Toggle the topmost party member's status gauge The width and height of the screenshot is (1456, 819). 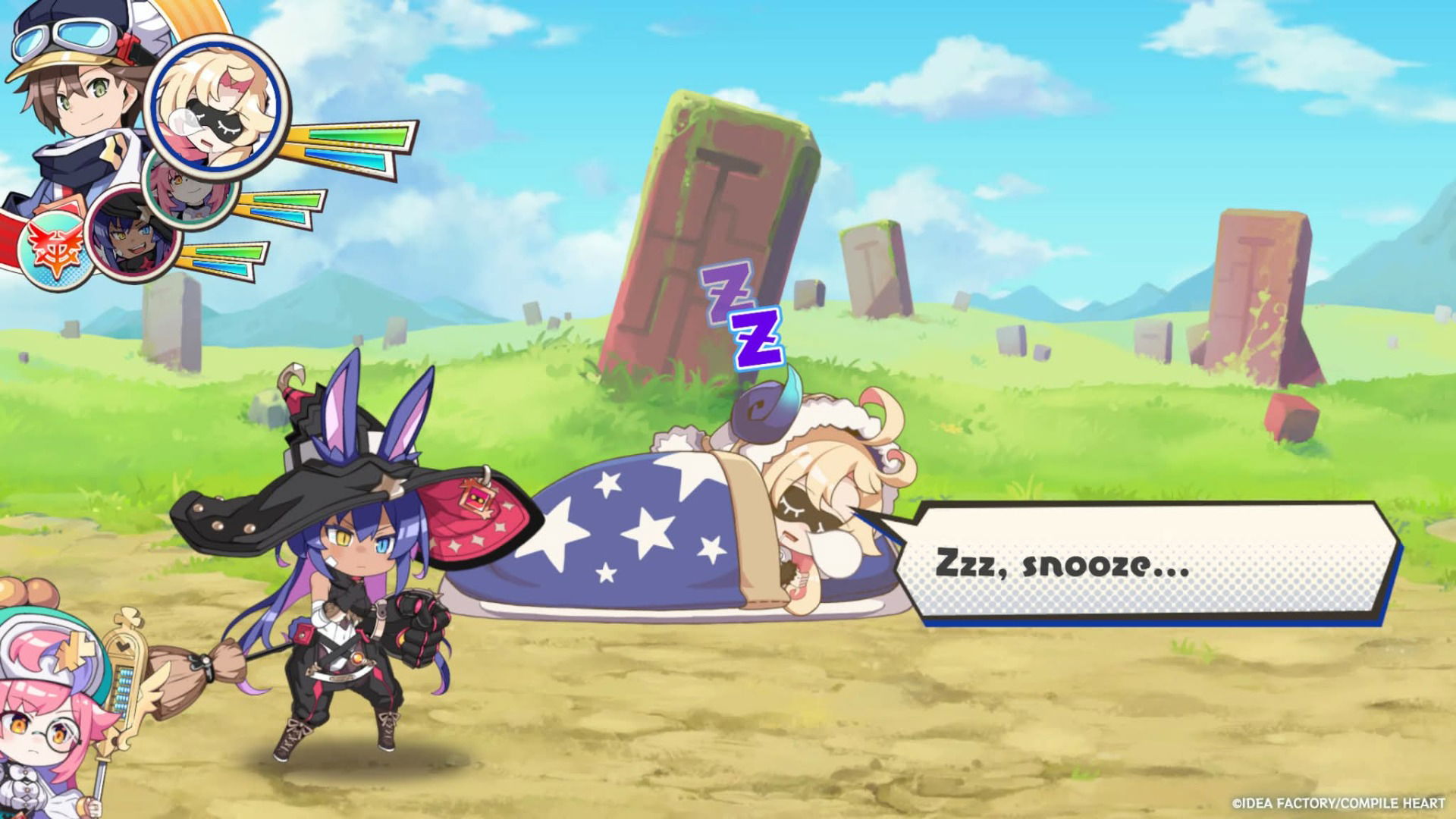[x=349, y=148]
